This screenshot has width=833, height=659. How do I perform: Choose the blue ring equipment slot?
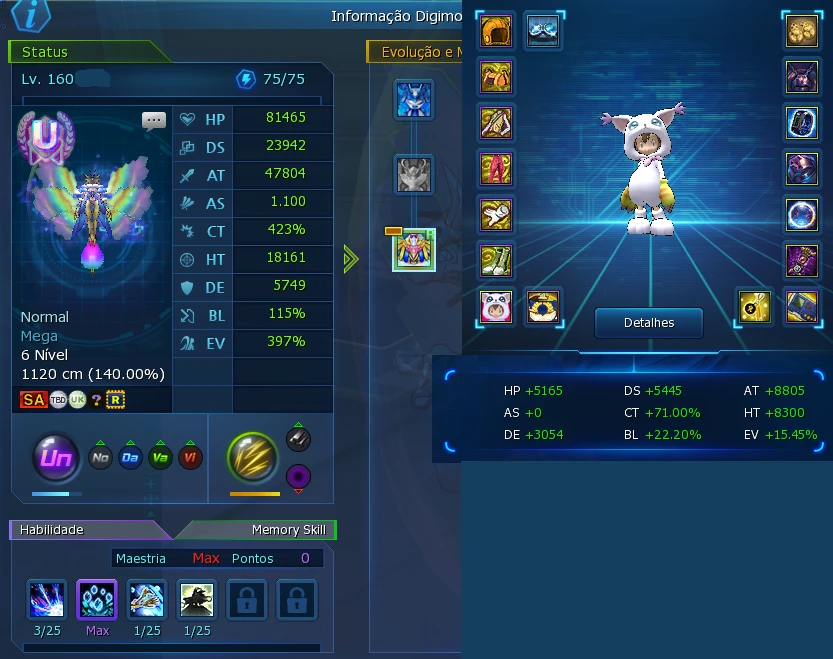[x=802, y=123]
